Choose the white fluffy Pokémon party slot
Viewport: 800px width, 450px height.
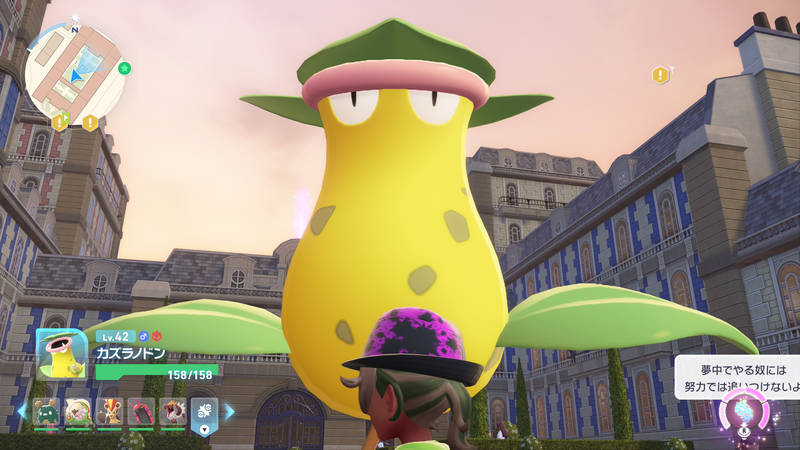(78, 411)
